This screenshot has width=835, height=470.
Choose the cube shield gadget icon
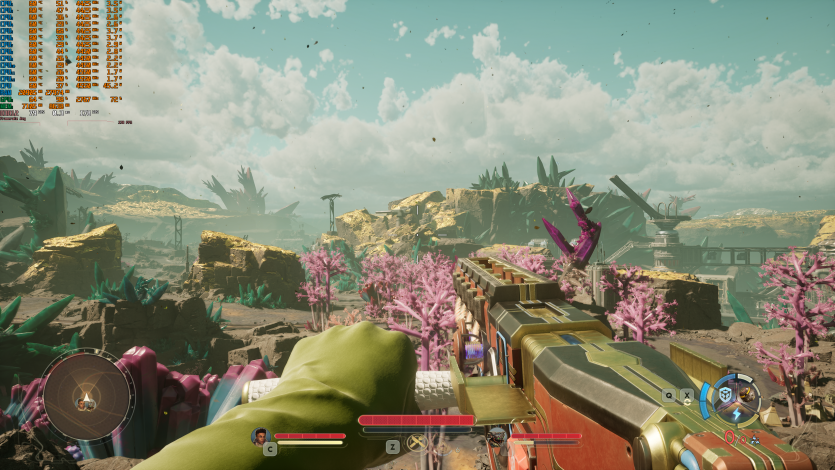point(727,396)
